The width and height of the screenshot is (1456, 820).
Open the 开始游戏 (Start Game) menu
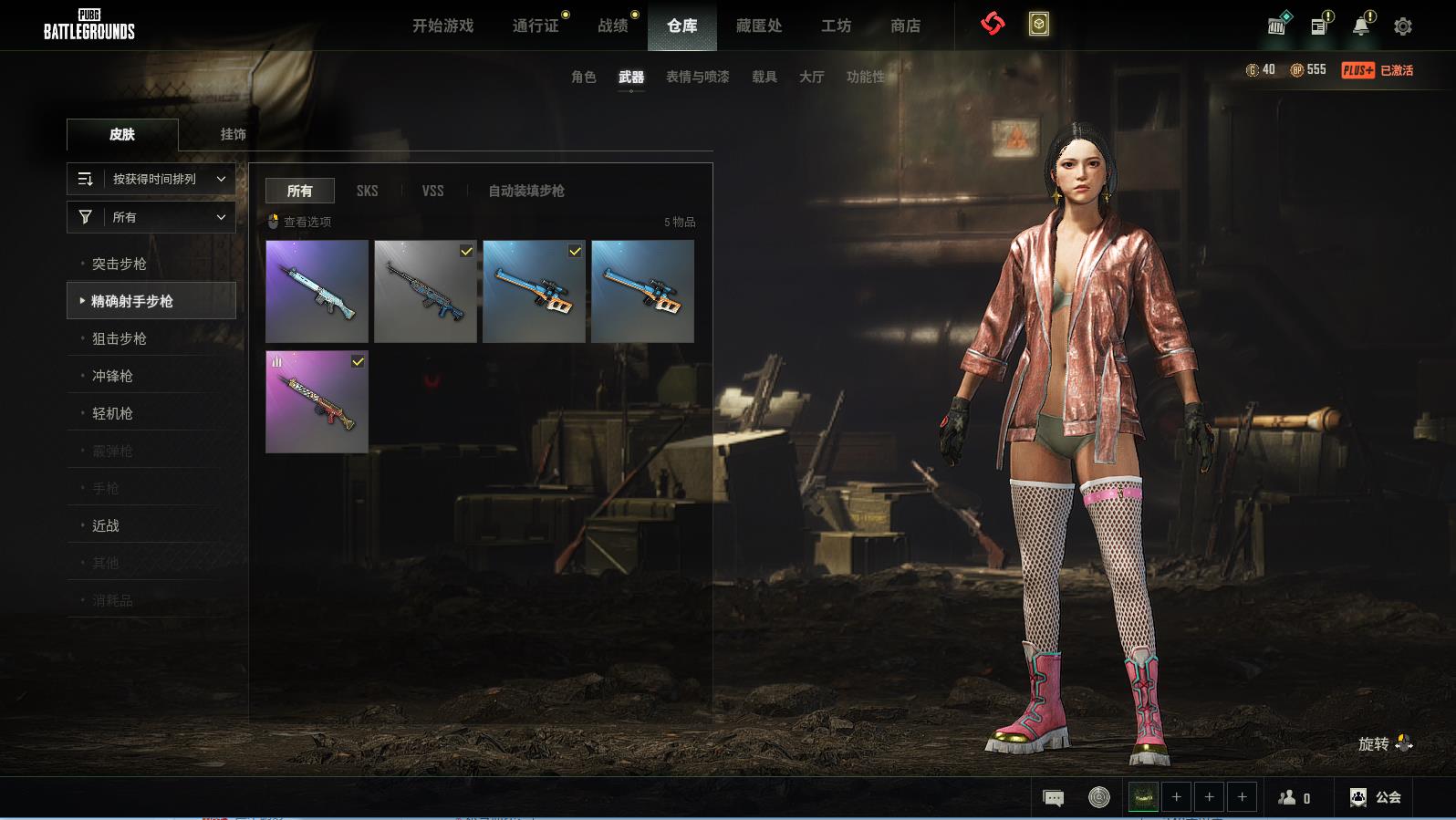[x=442, y=26]
